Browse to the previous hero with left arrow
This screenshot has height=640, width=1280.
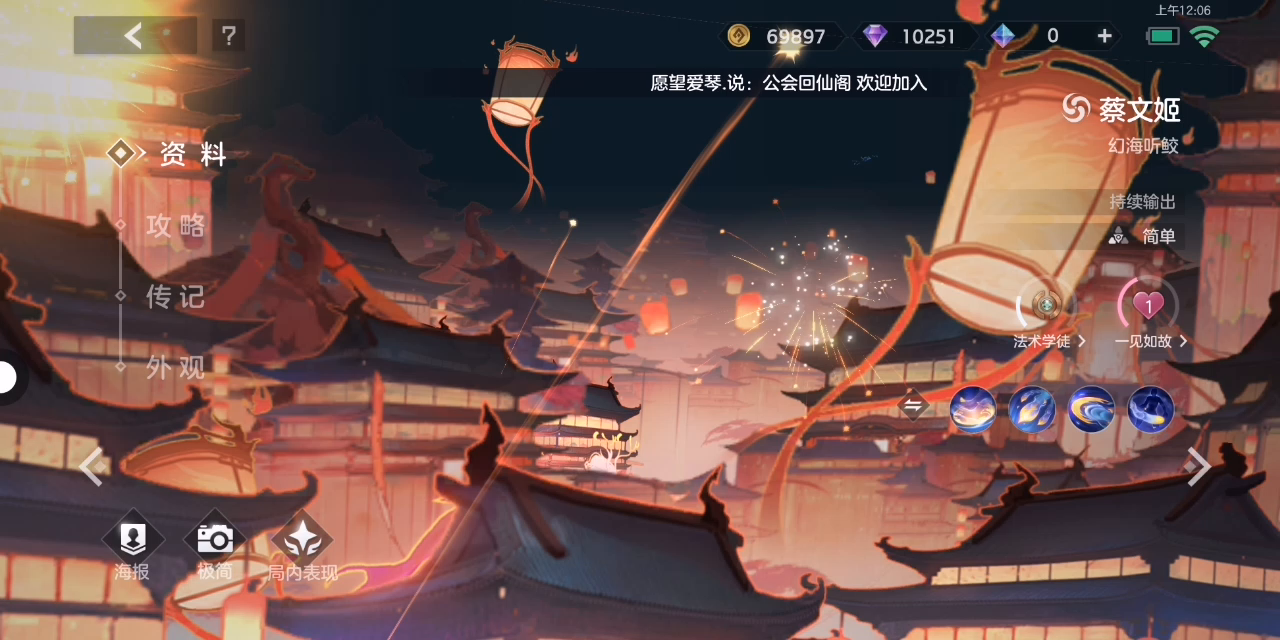point(91,466)
